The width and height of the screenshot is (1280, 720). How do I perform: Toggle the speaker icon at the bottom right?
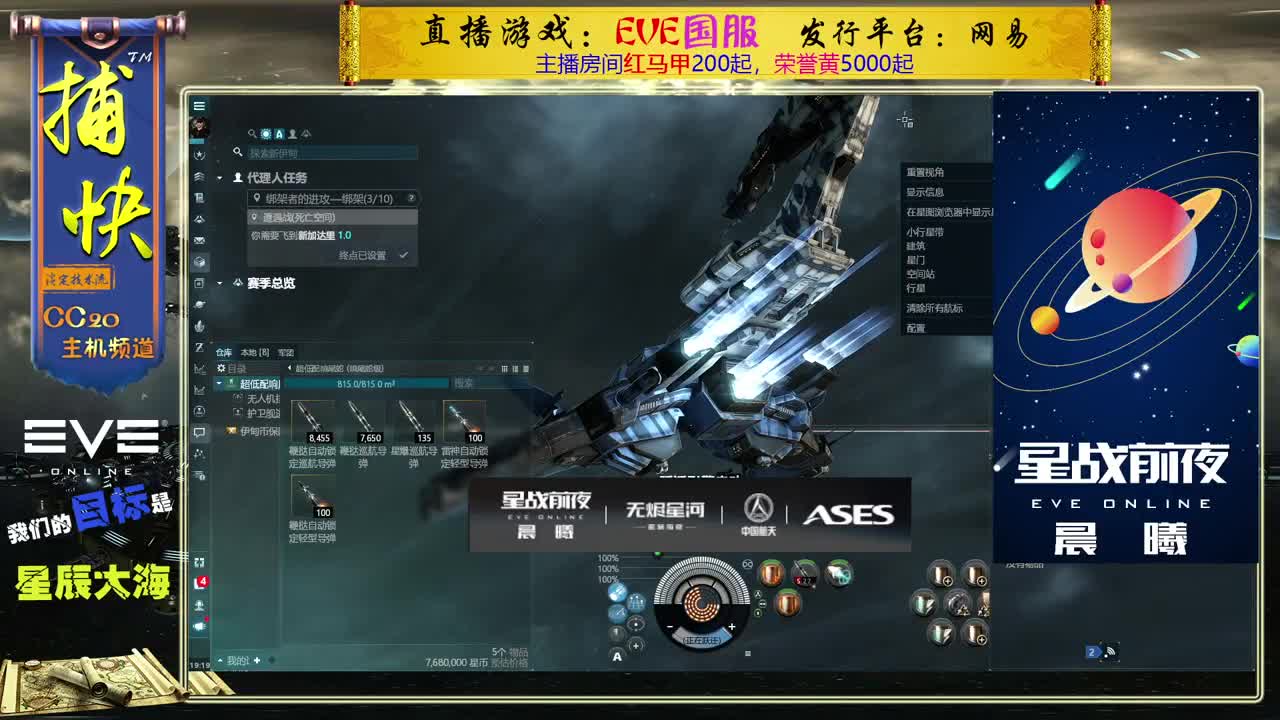coord(1109,650)
